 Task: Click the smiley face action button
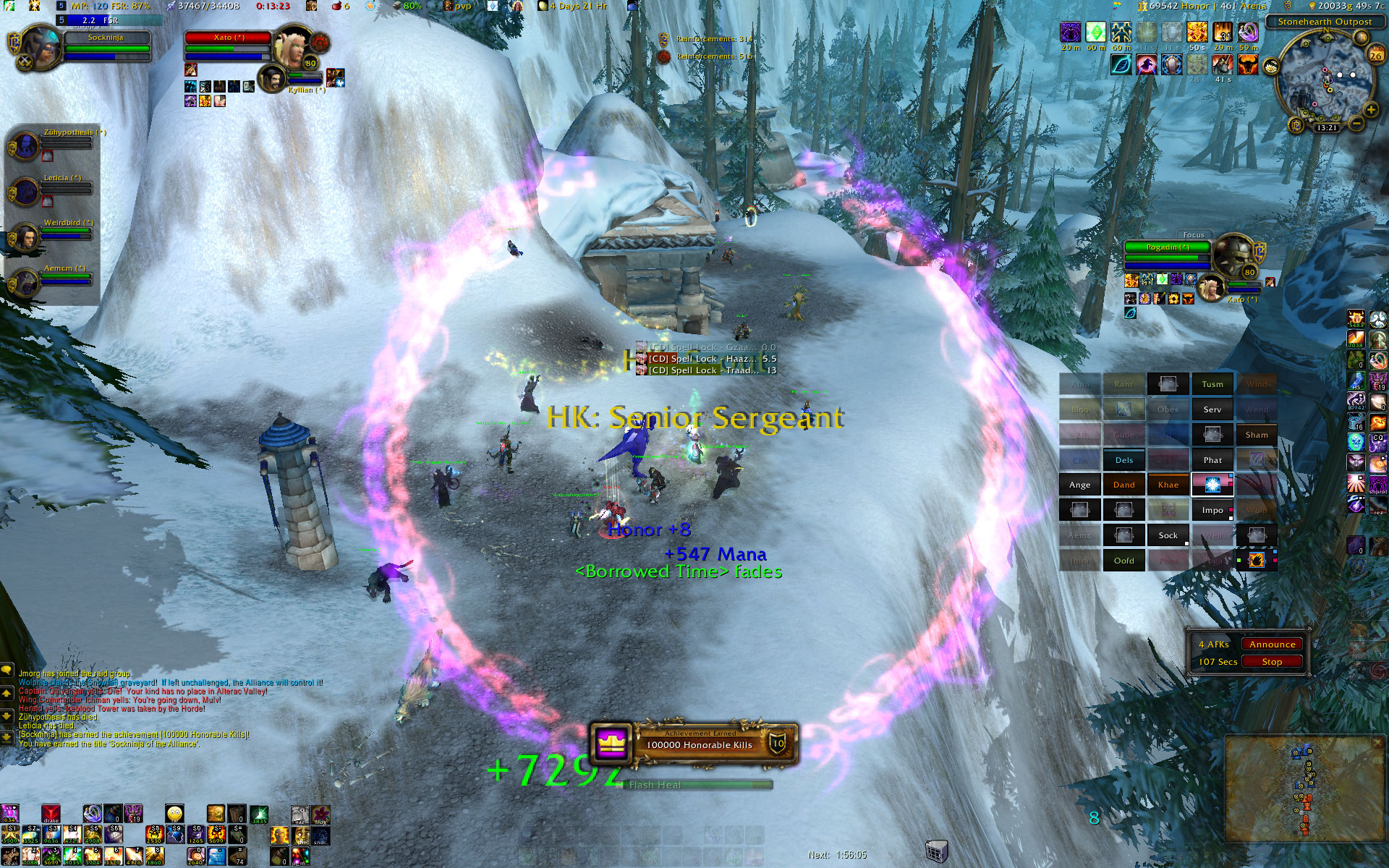click(x=174, y=814)
